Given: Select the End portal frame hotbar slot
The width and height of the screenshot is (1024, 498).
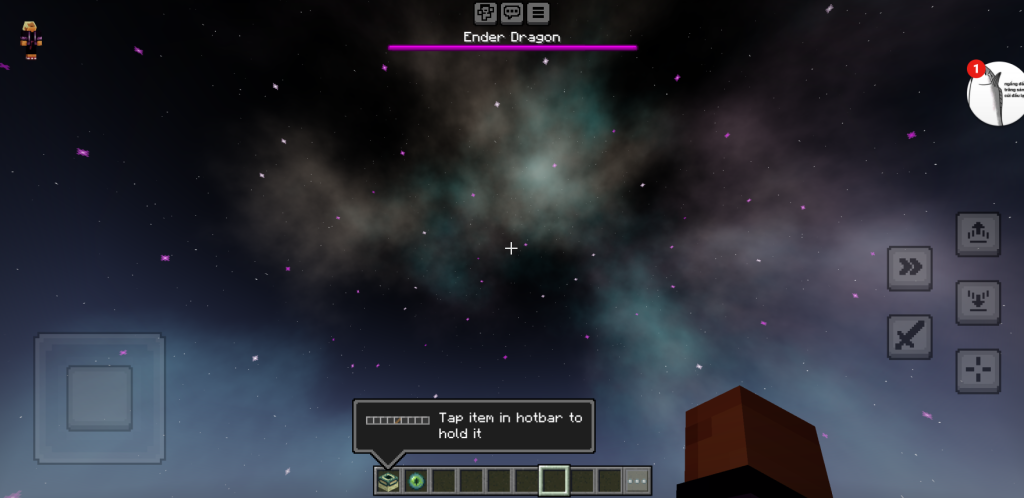Looking at the screenshot, I should click(388, 481).
